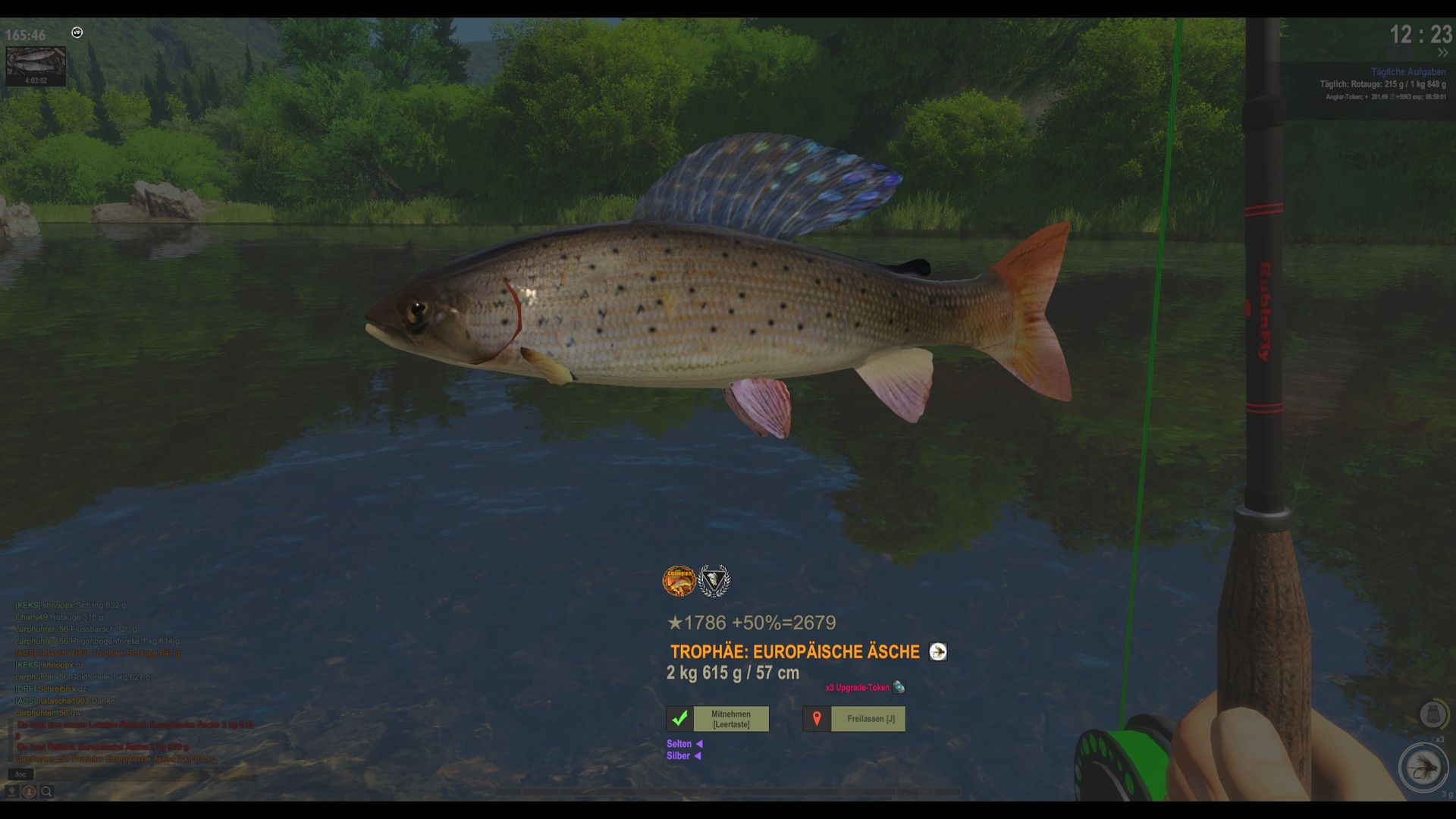Click the orange Champion badge icon
Viewport: 1456px width, 819px height.
click(679, 581)
